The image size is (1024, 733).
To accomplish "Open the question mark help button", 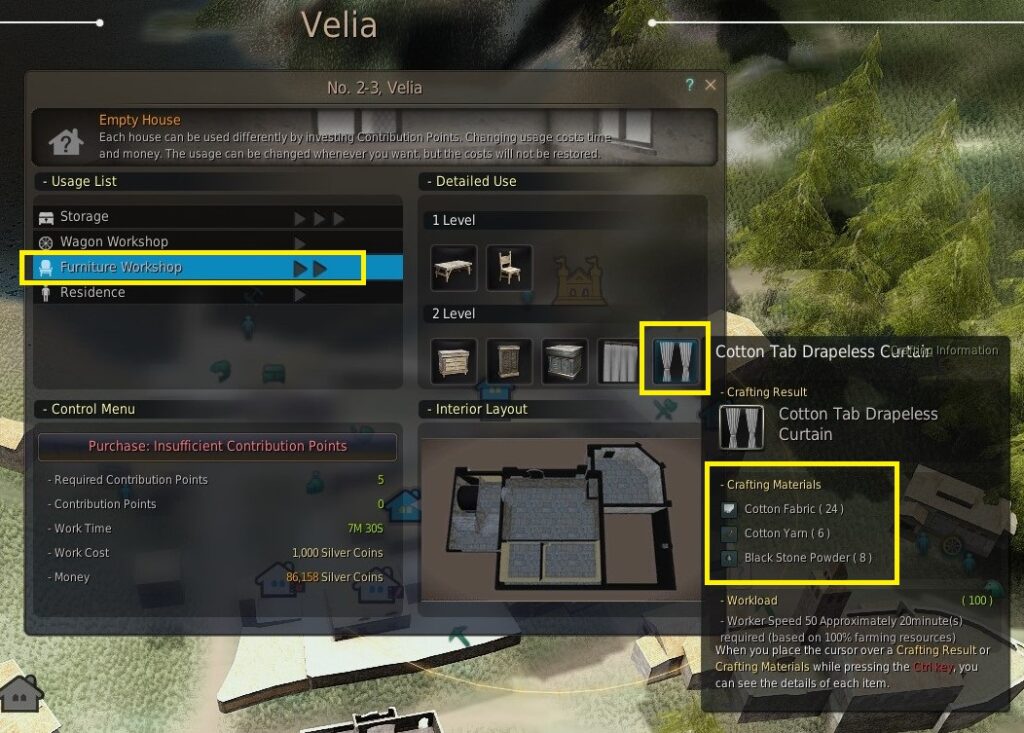I will [690, 86].
